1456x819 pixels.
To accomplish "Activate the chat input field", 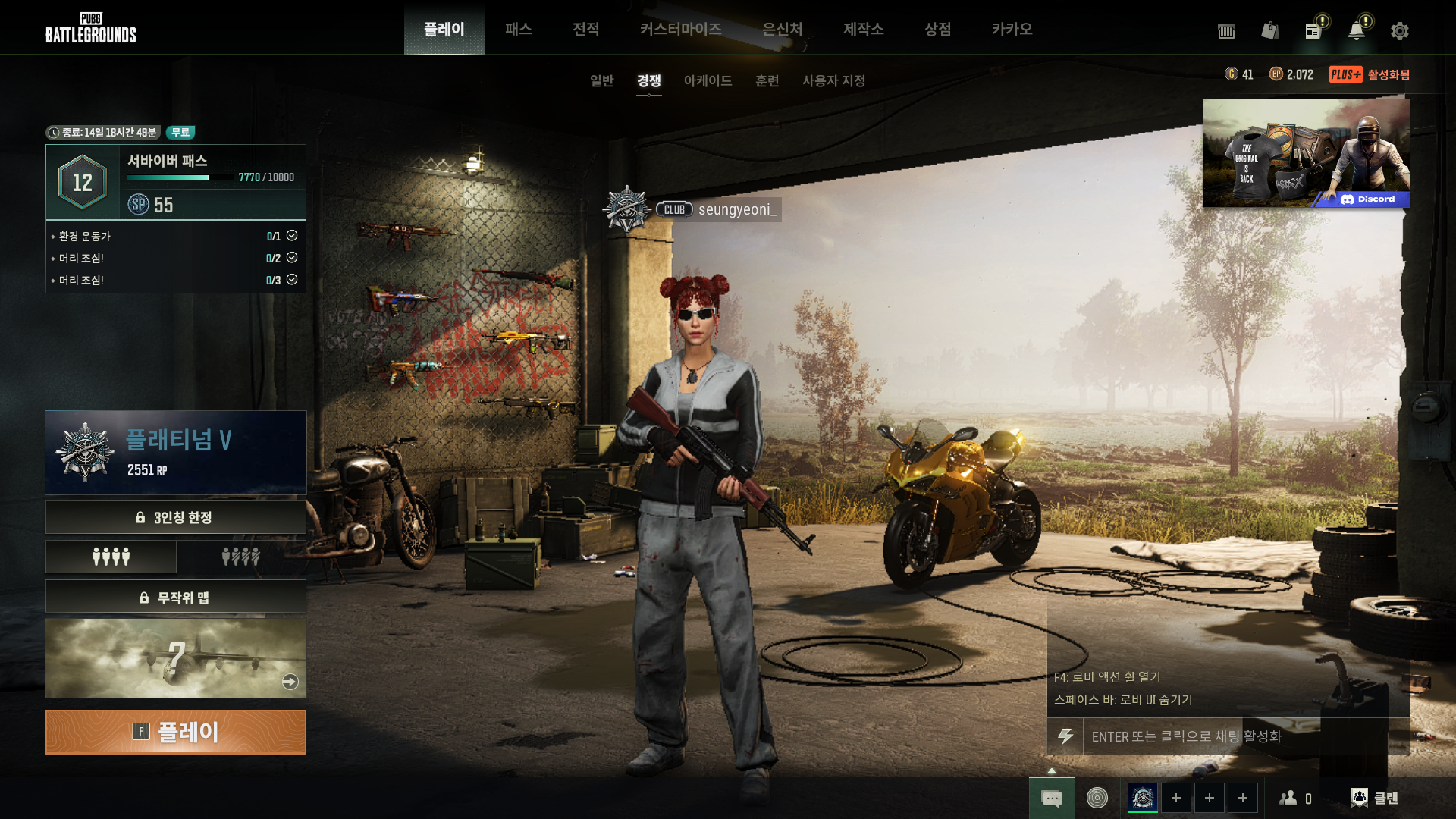I will [x=1236, y=736].
